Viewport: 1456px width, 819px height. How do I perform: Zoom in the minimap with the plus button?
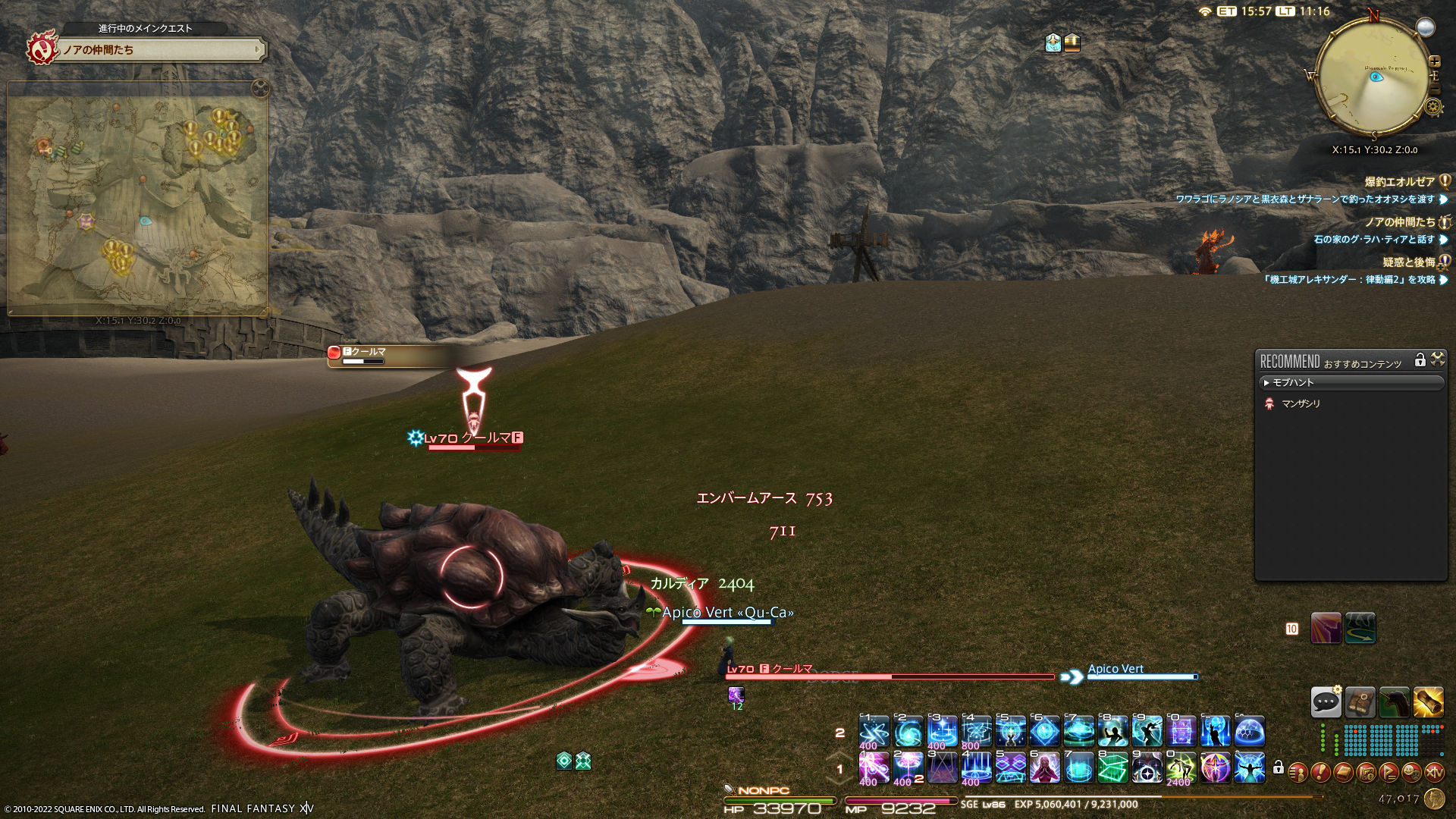[1434, 61]
